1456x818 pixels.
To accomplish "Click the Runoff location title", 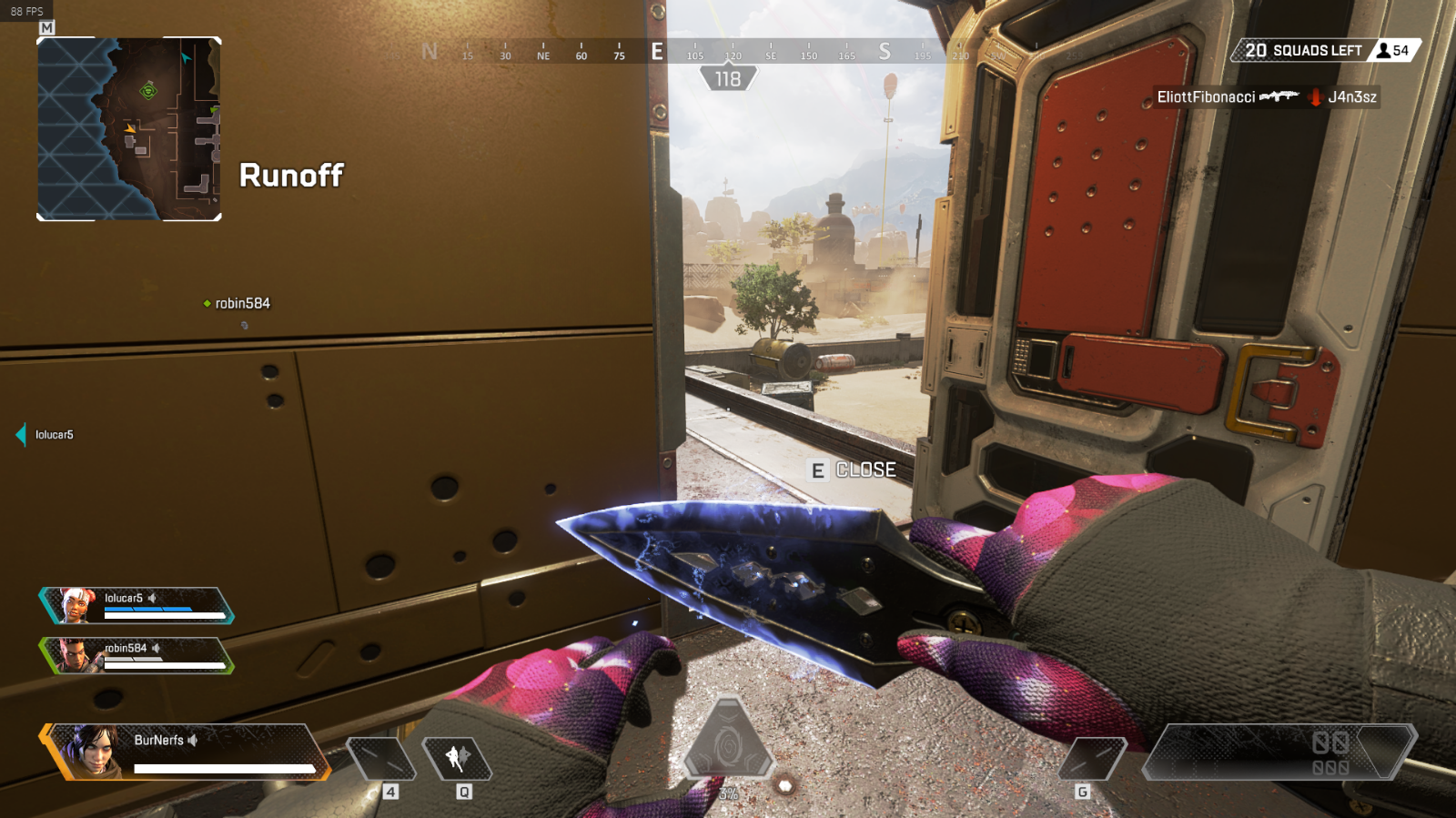I will (291, 177).
